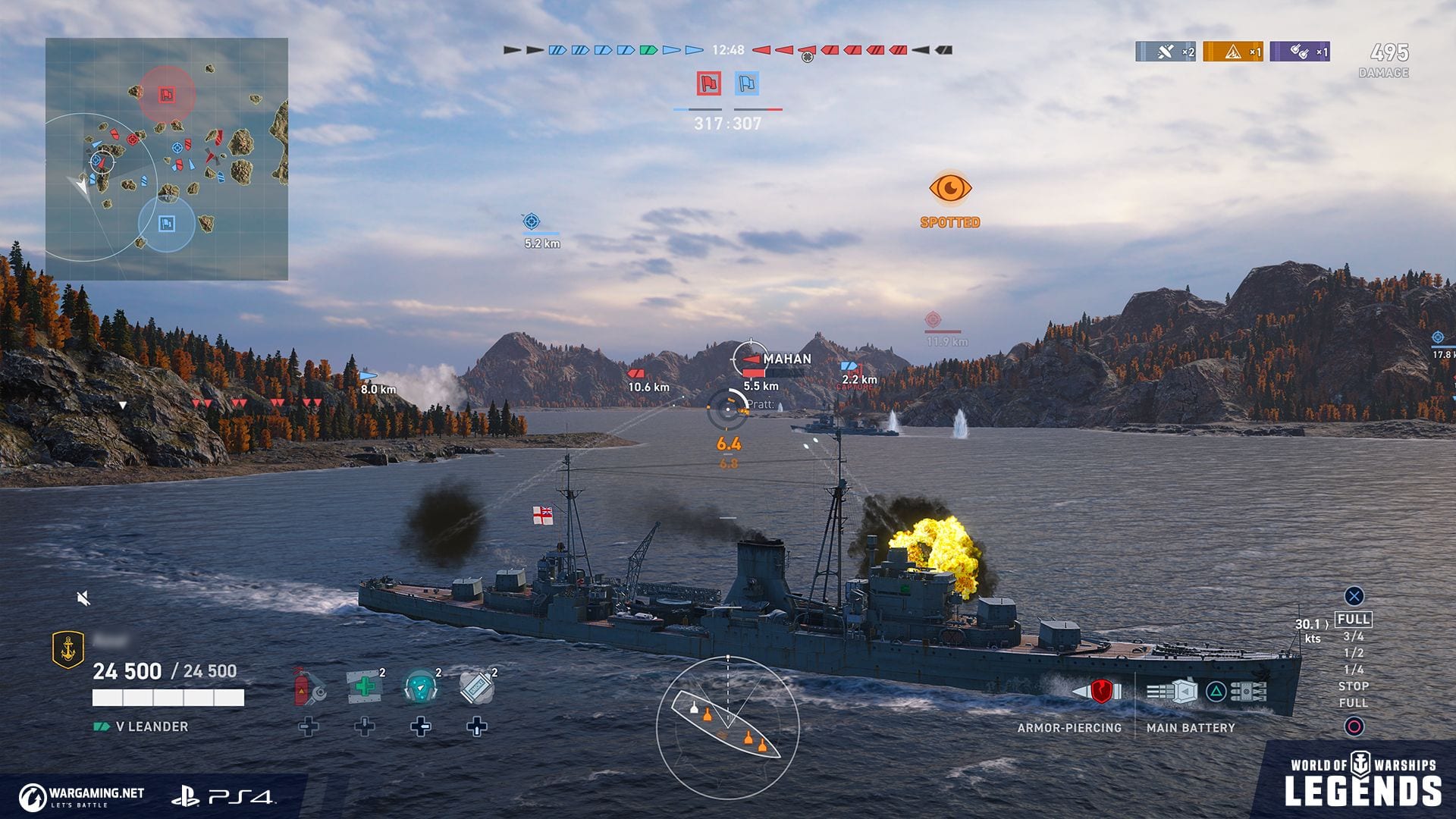Deploy the Smoke Generator consumable
Image resolution: width=1456 pixels, height=819 pixels.
pyautogui.click(x=477, y=687)
